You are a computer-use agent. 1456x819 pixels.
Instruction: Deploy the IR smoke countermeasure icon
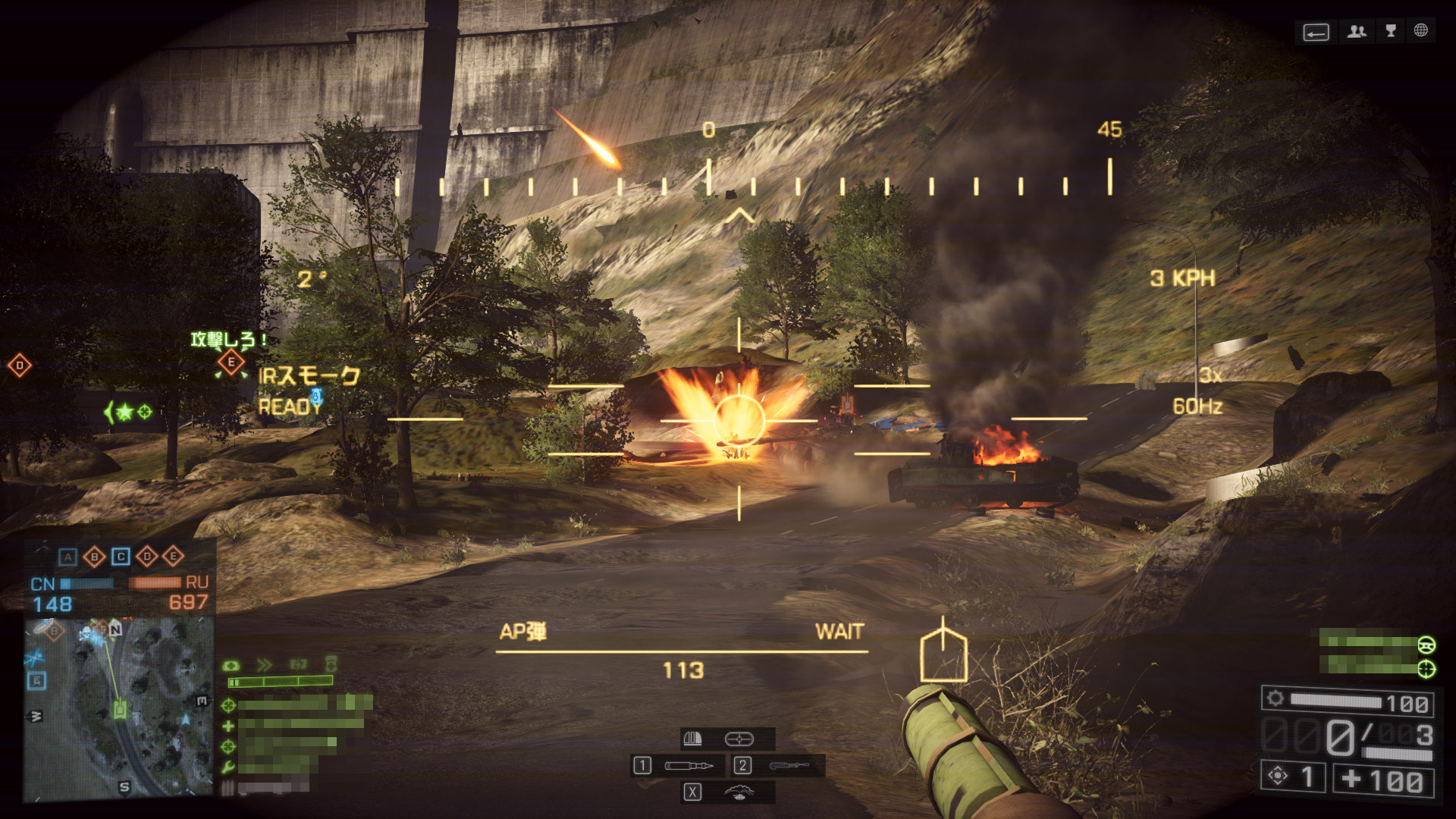click(739, 792)
